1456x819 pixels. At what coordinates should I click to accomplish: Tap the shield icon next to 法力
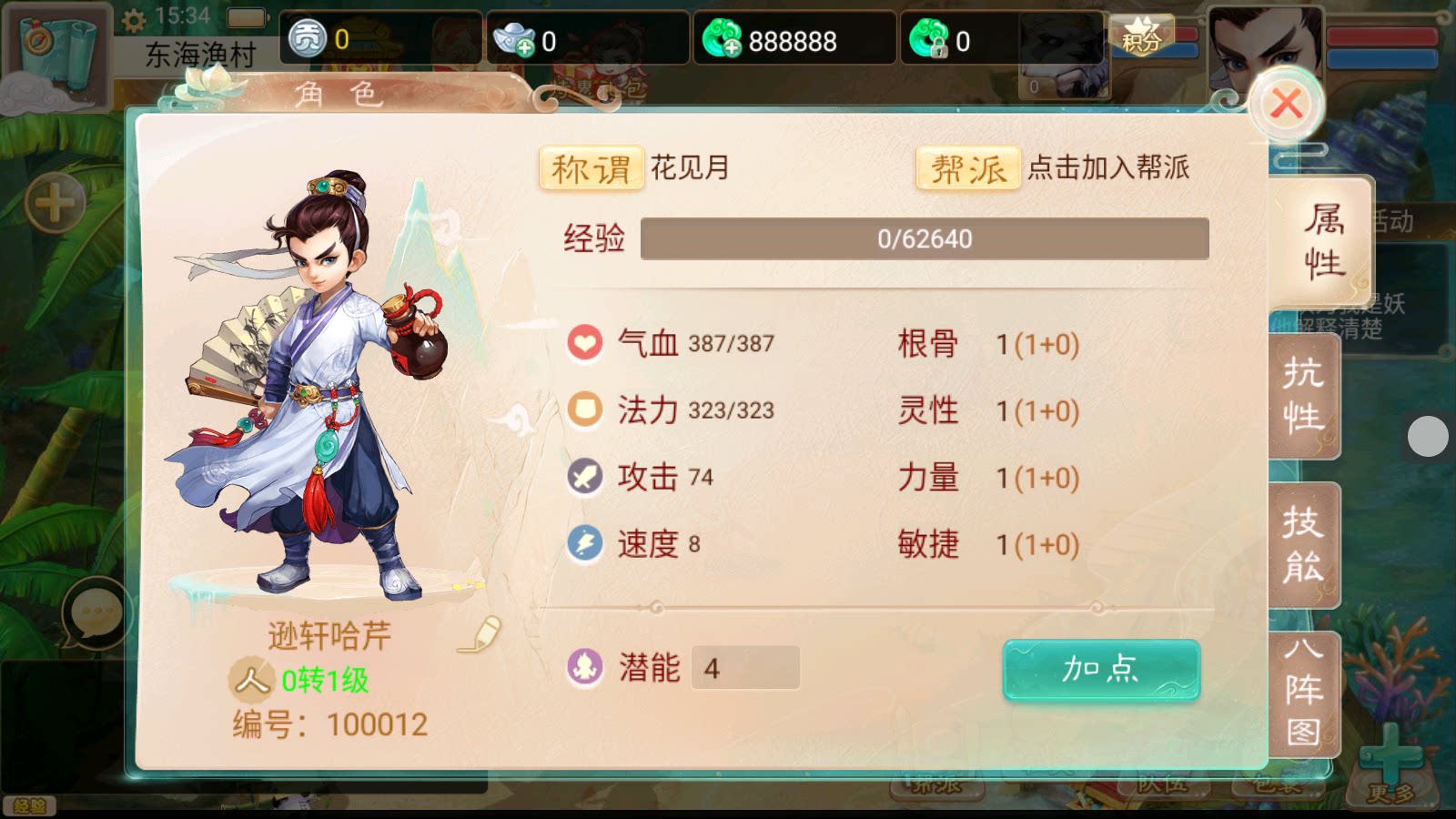pos(585,410)
